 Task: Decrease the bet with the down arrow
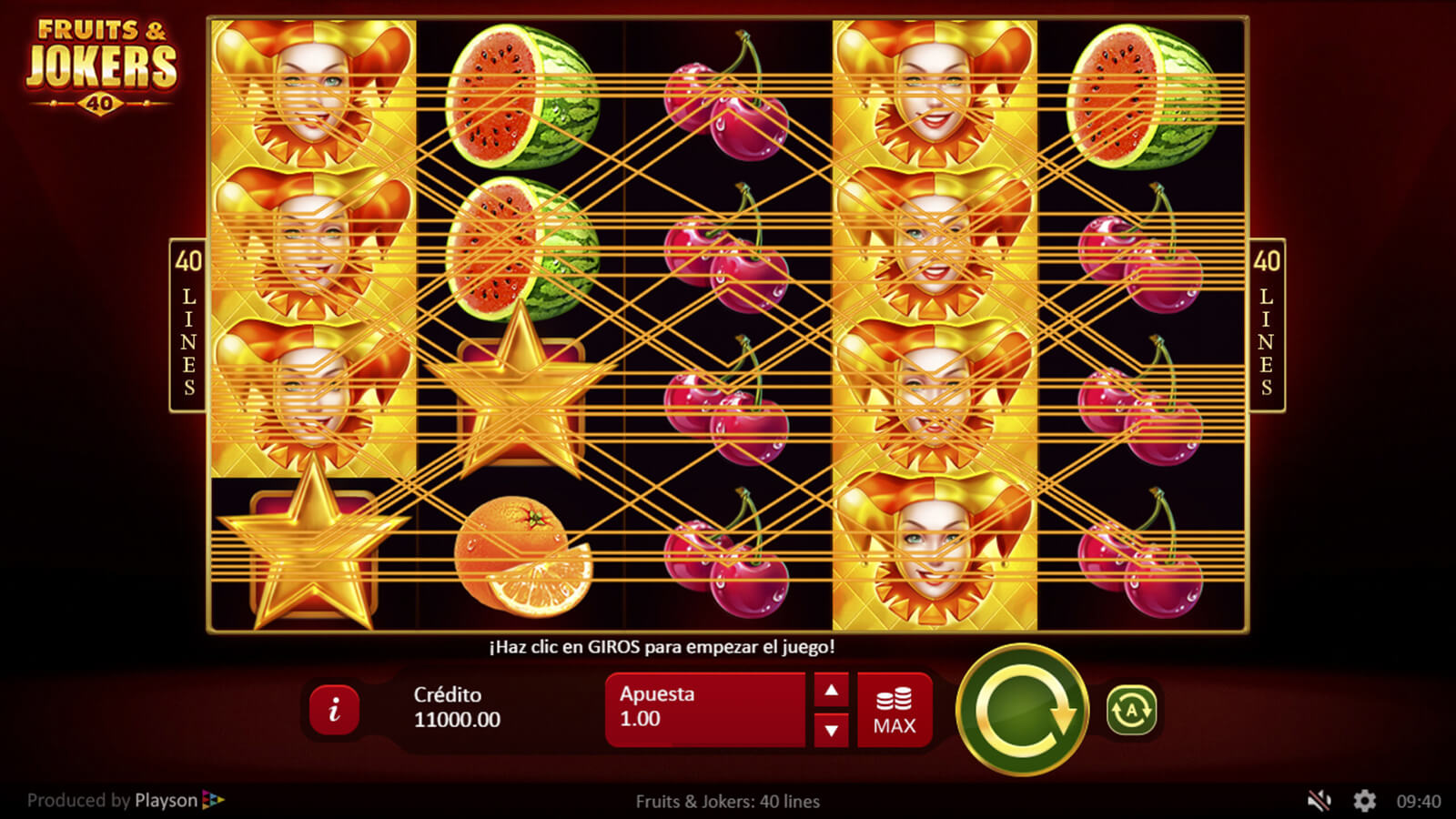(x=831, y=730)
